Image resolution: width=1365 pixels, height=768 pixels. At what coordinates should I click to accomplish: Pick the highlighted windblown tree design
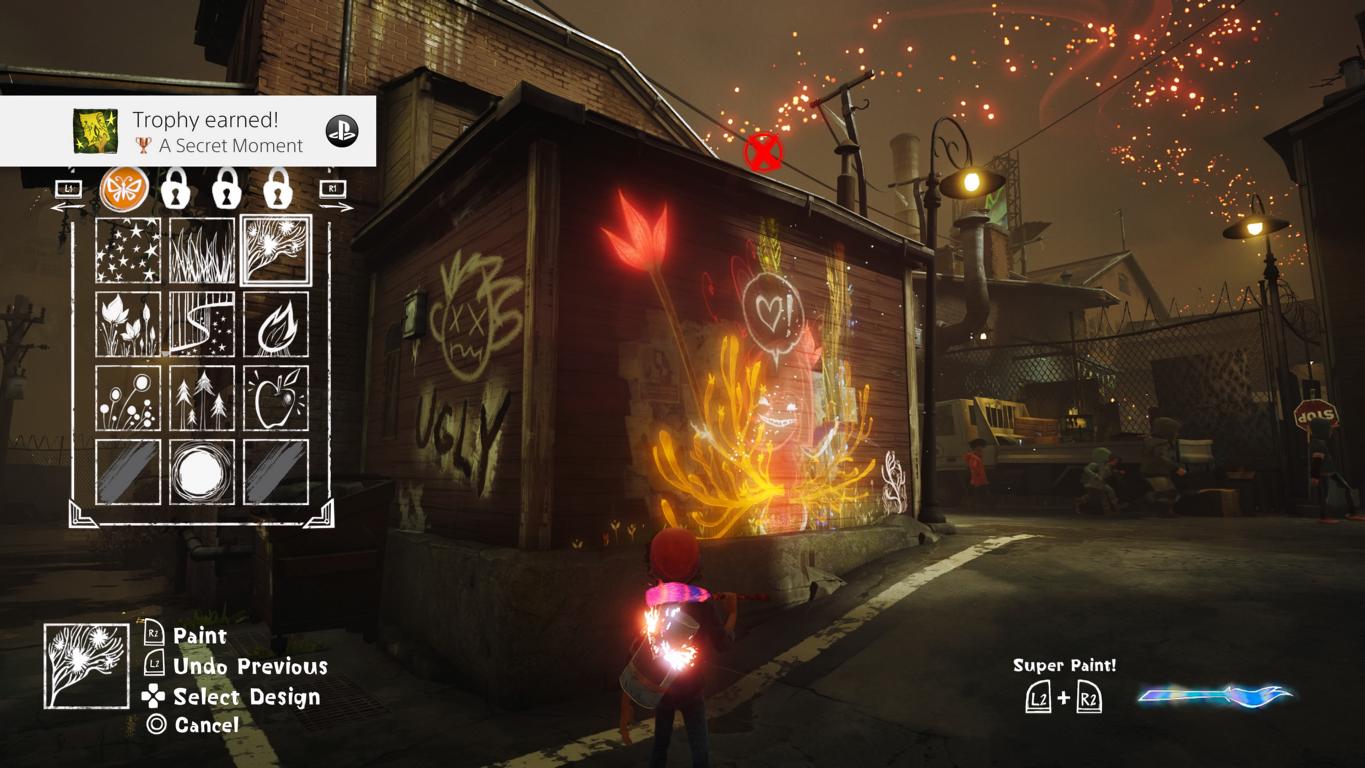(276, 251)
